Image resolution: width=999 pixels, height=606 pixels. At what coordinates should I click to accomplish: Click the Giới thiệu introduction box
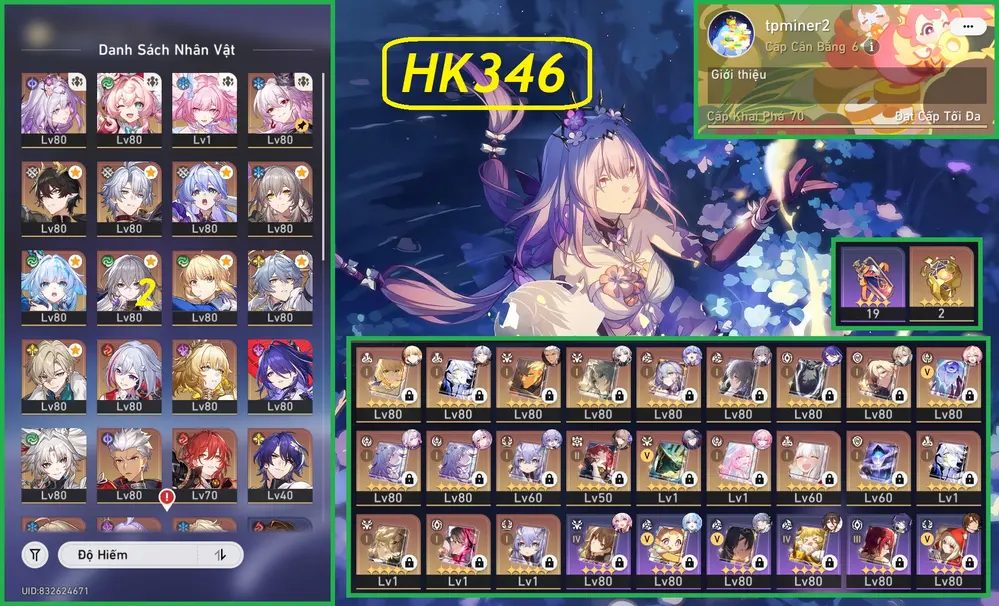click(x=840, y=88)
